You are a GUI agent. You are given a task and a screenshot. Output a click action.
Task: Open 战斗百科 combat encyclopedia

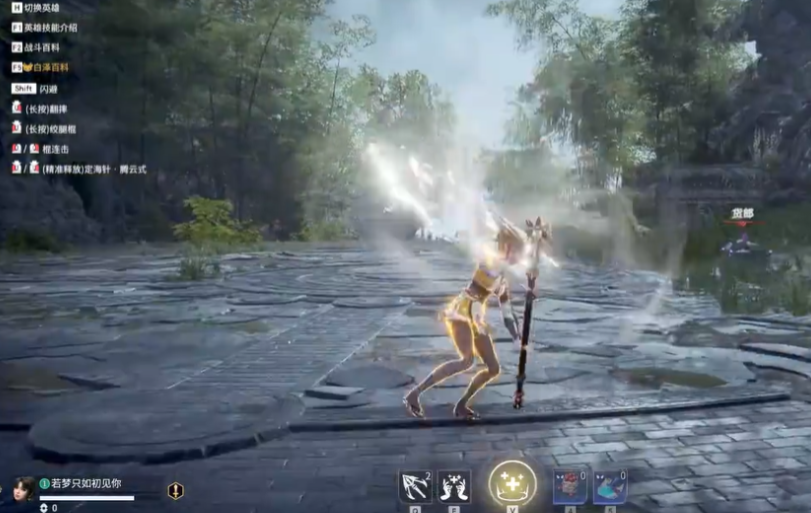[42, 47]
